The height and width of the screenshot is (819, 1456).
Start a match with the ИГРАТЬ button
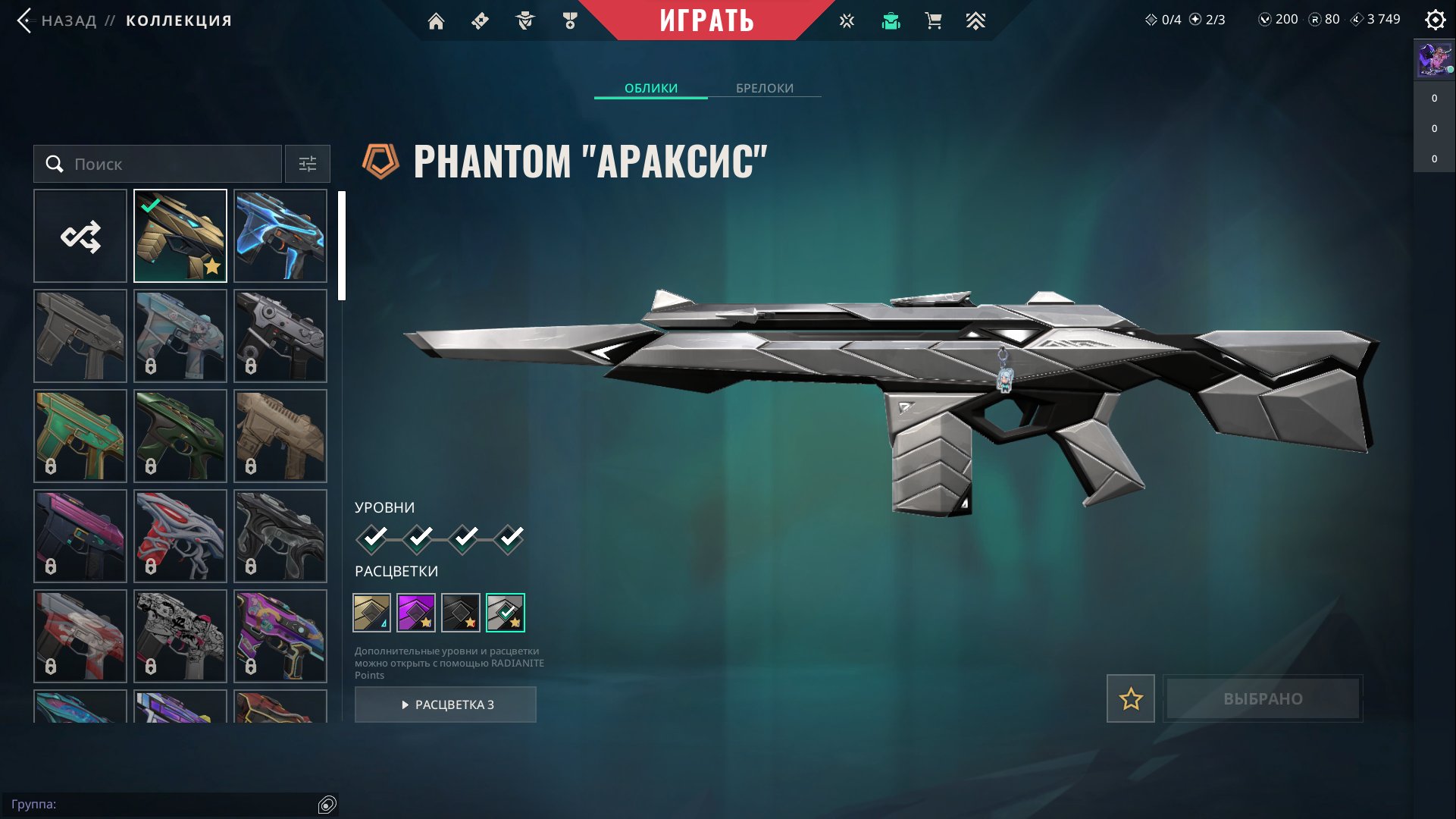[x=706, y=20]
